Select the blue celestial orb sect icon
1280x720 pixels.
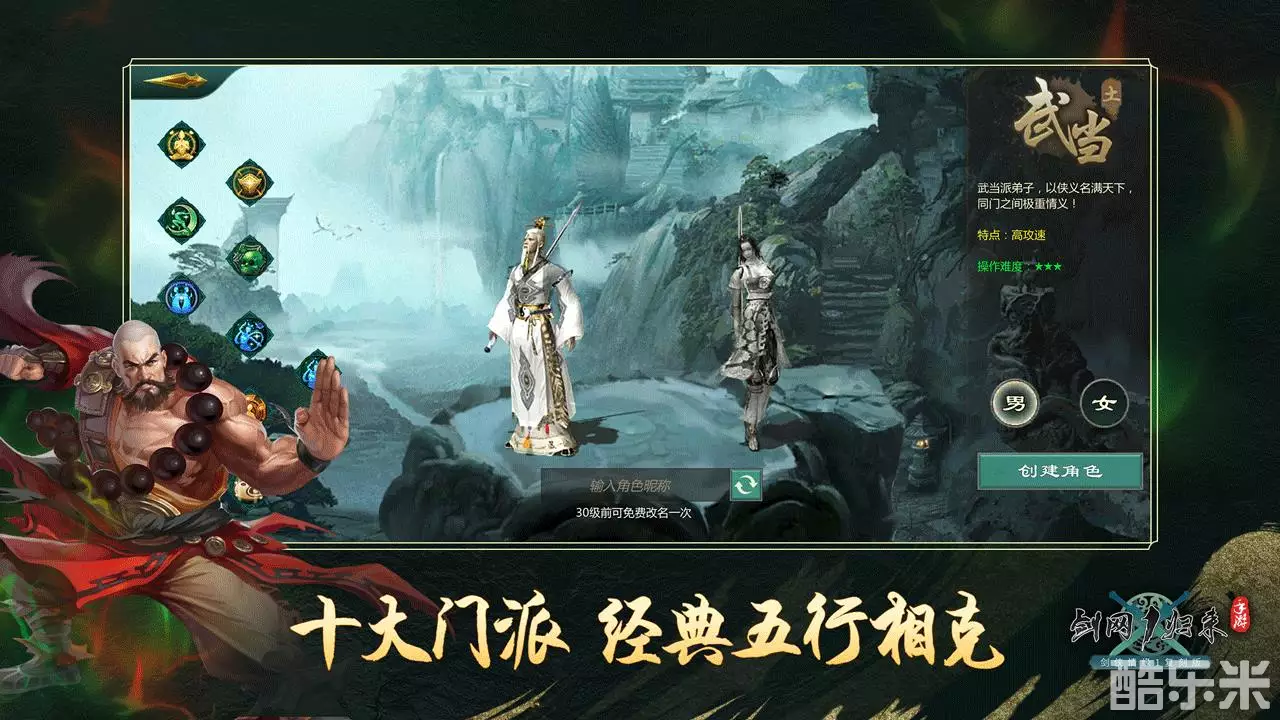tap(247, 333)
